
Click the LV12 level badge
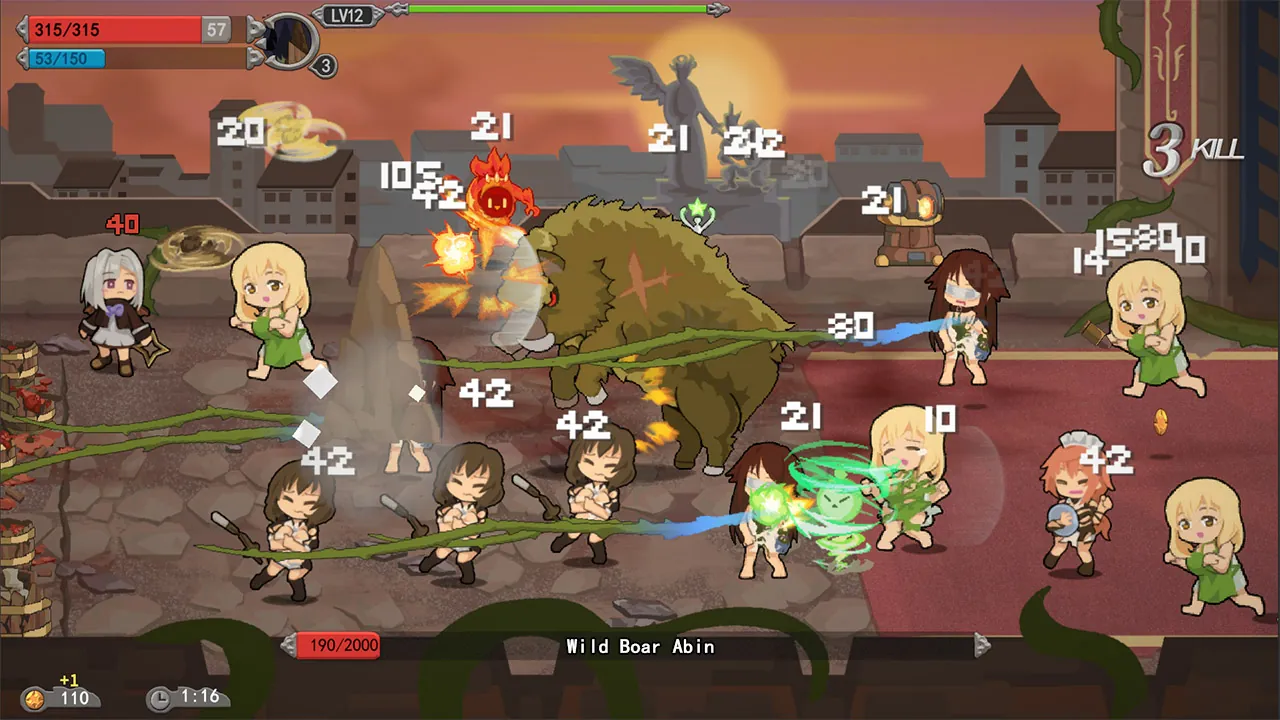point(348,16)
